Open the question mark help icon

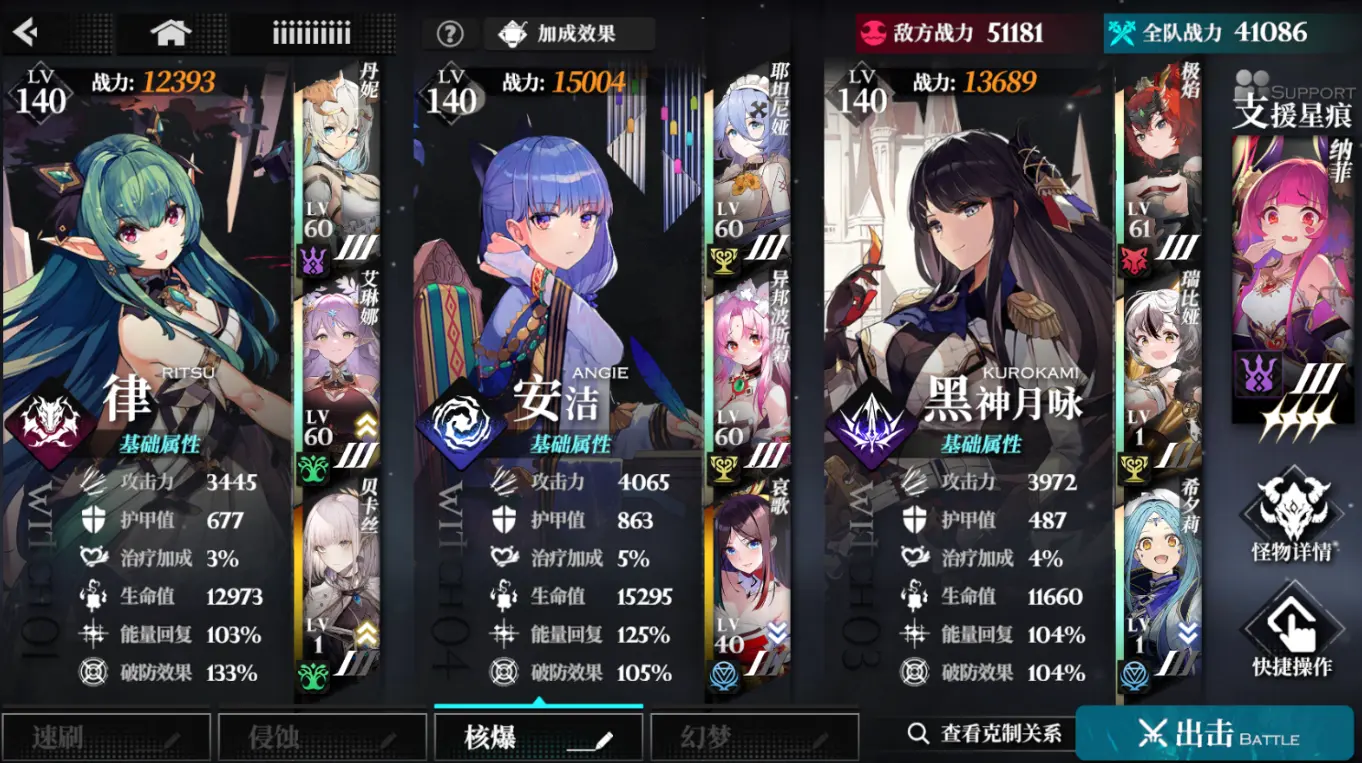(449, 32)
